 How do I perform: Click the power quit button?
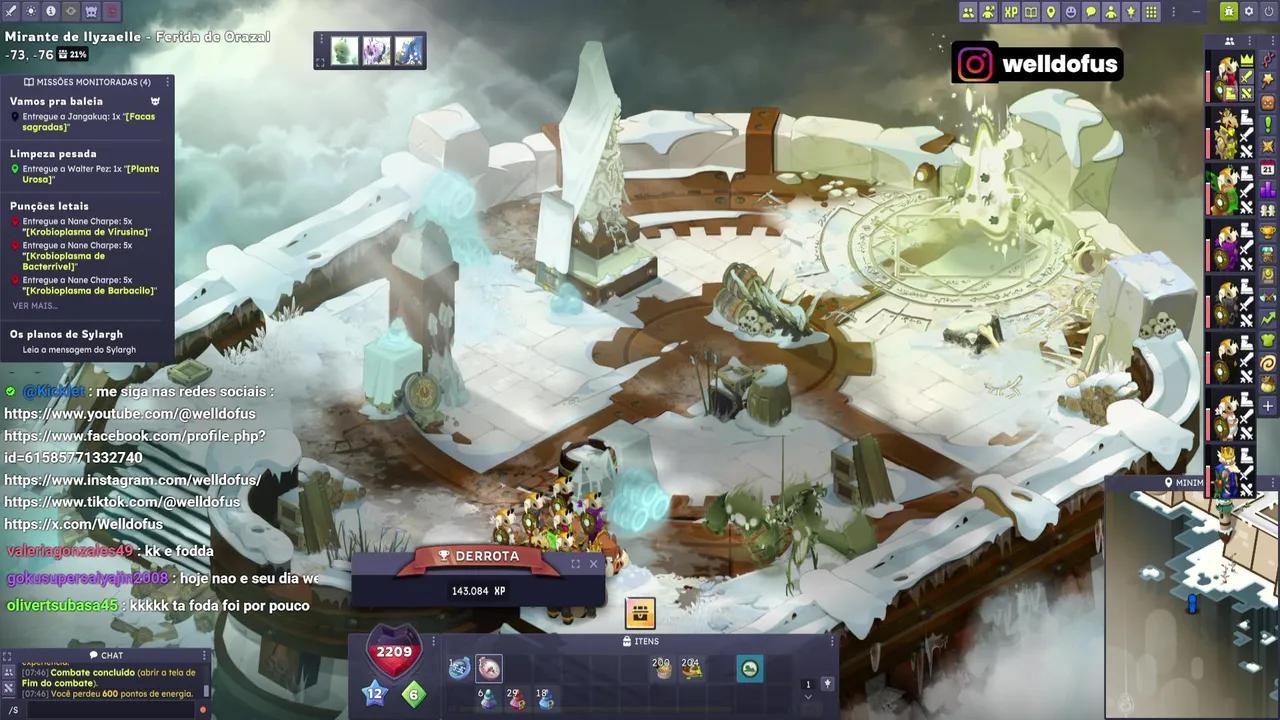point(1269,12)
